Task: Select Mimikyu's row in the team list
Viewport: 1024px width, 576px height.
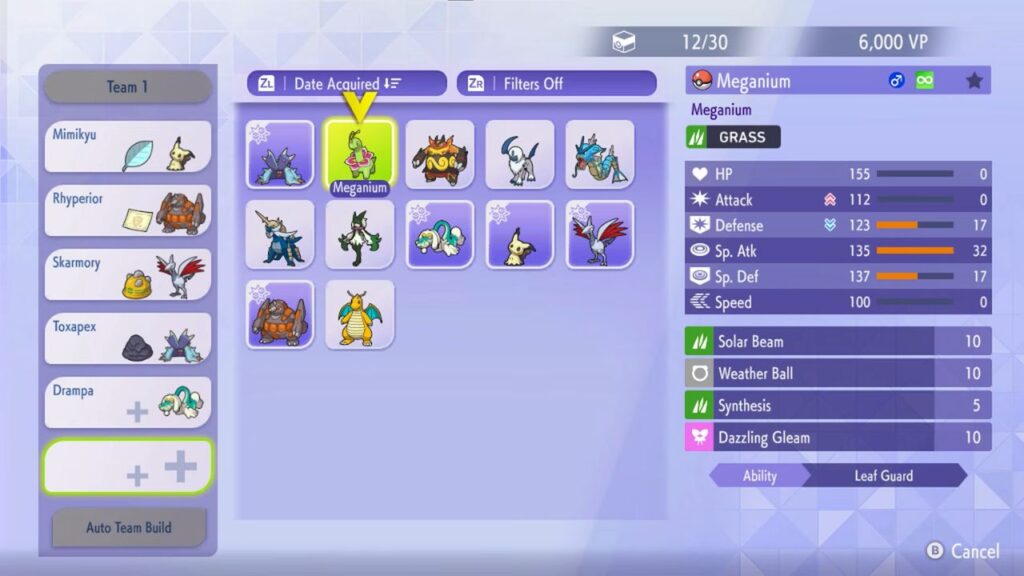Action: point(127,147)
